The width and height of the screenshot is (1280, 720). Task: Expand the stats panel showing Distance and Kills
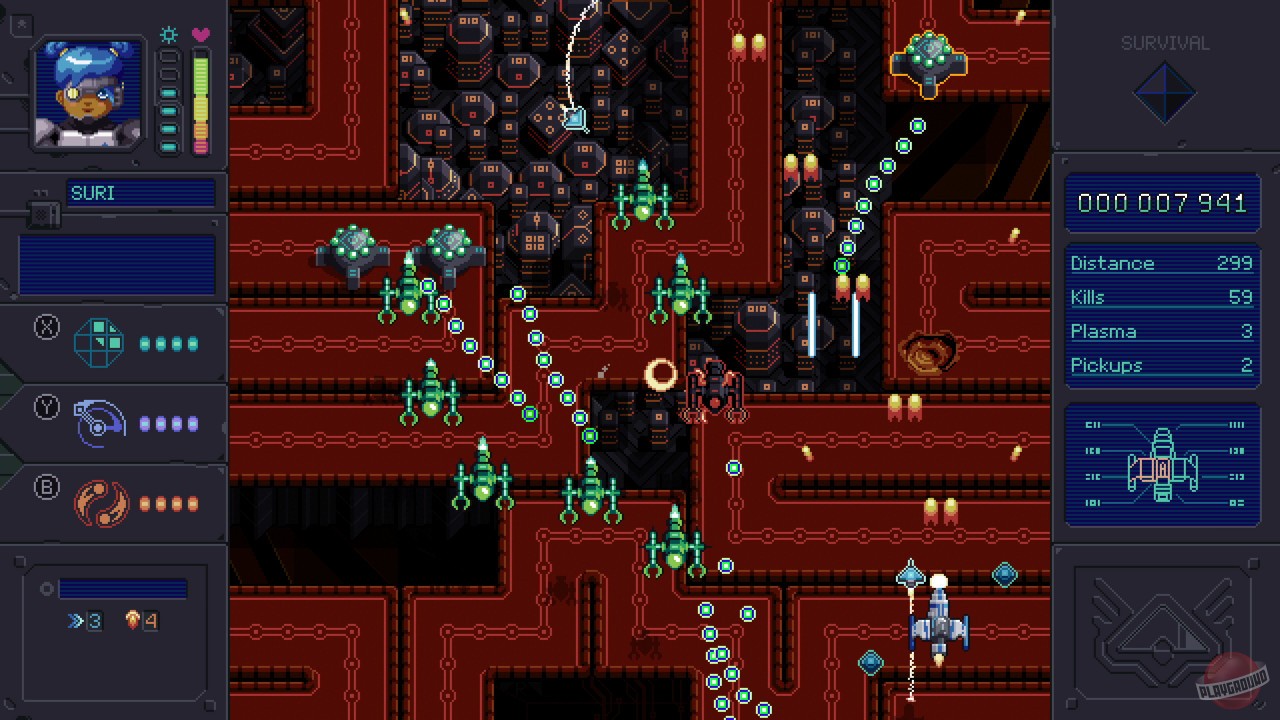click(1161, 313)
